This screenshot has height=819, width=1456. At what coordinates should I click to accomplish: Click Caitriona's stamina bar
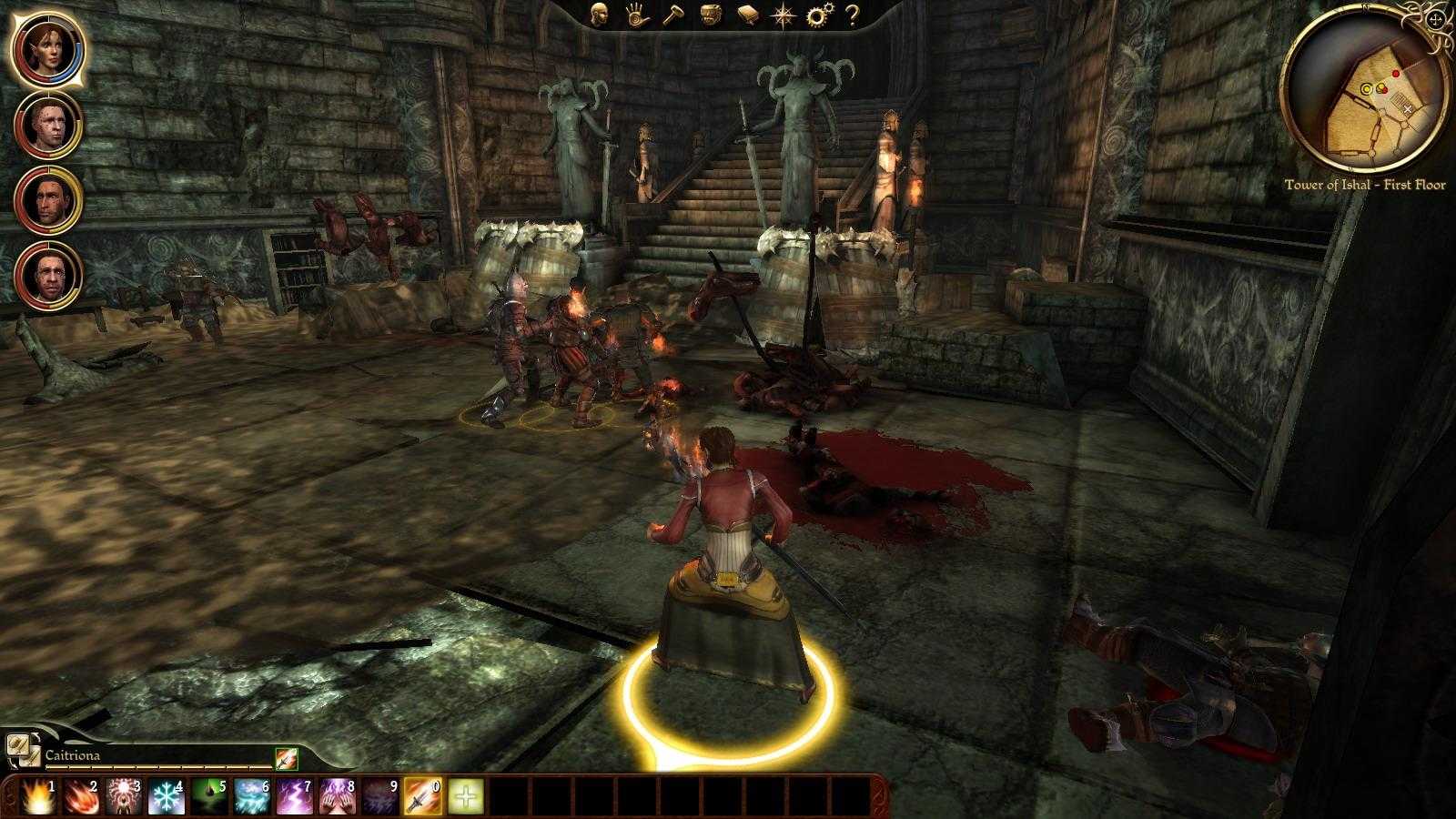[159, 765]
